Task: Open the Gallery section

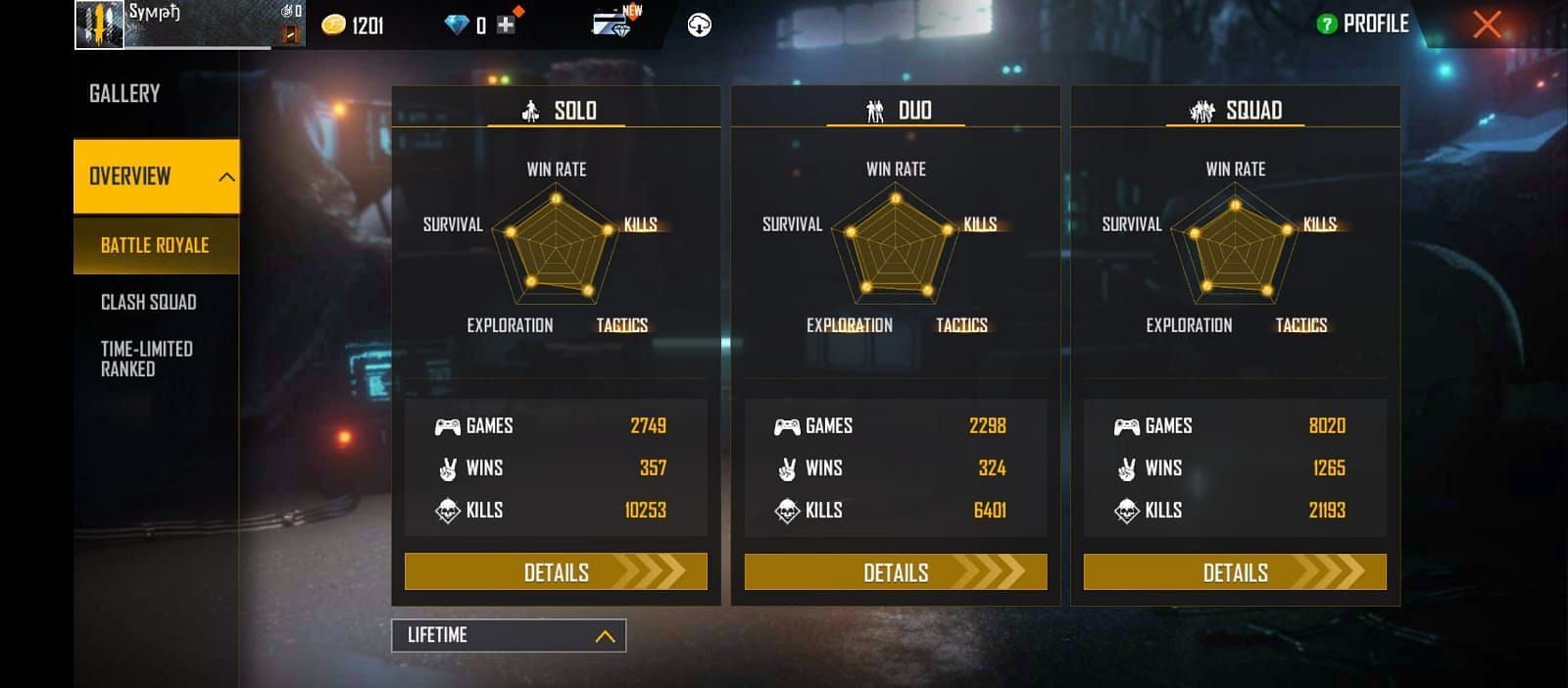Action: (124, 94)
